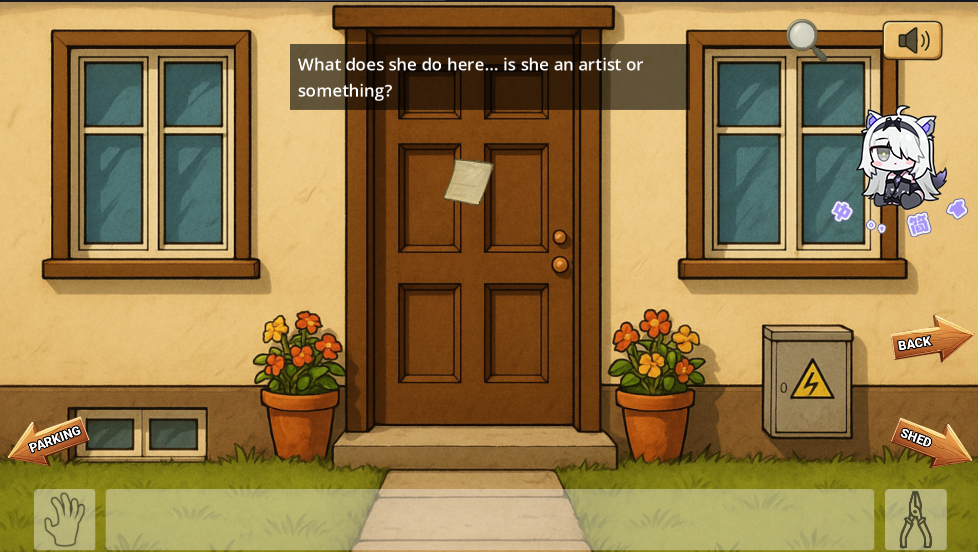Activate the magnifying glass hint icon

(805, 40)
